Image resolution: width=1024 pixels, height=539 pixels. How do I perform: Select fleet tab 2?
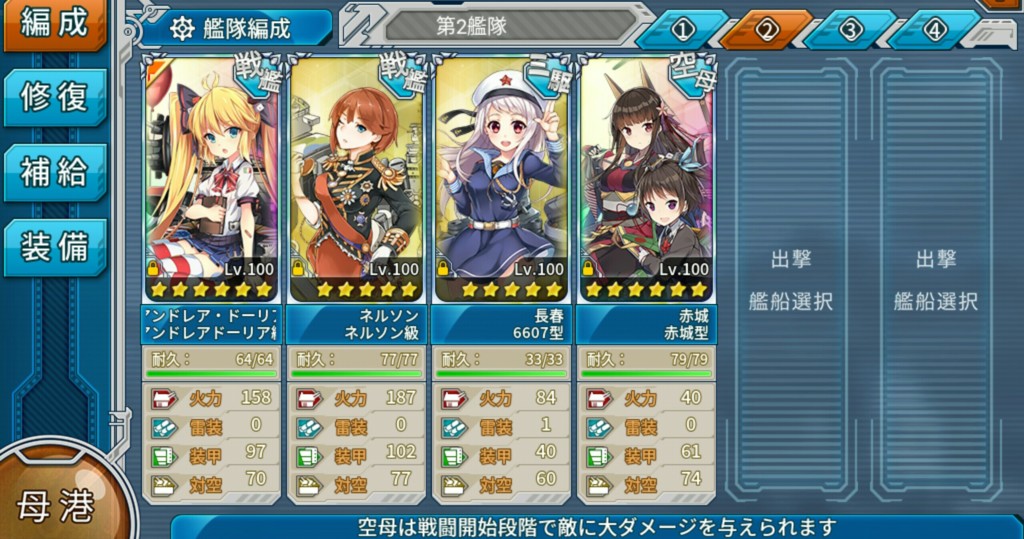click(x=766, y=30)
